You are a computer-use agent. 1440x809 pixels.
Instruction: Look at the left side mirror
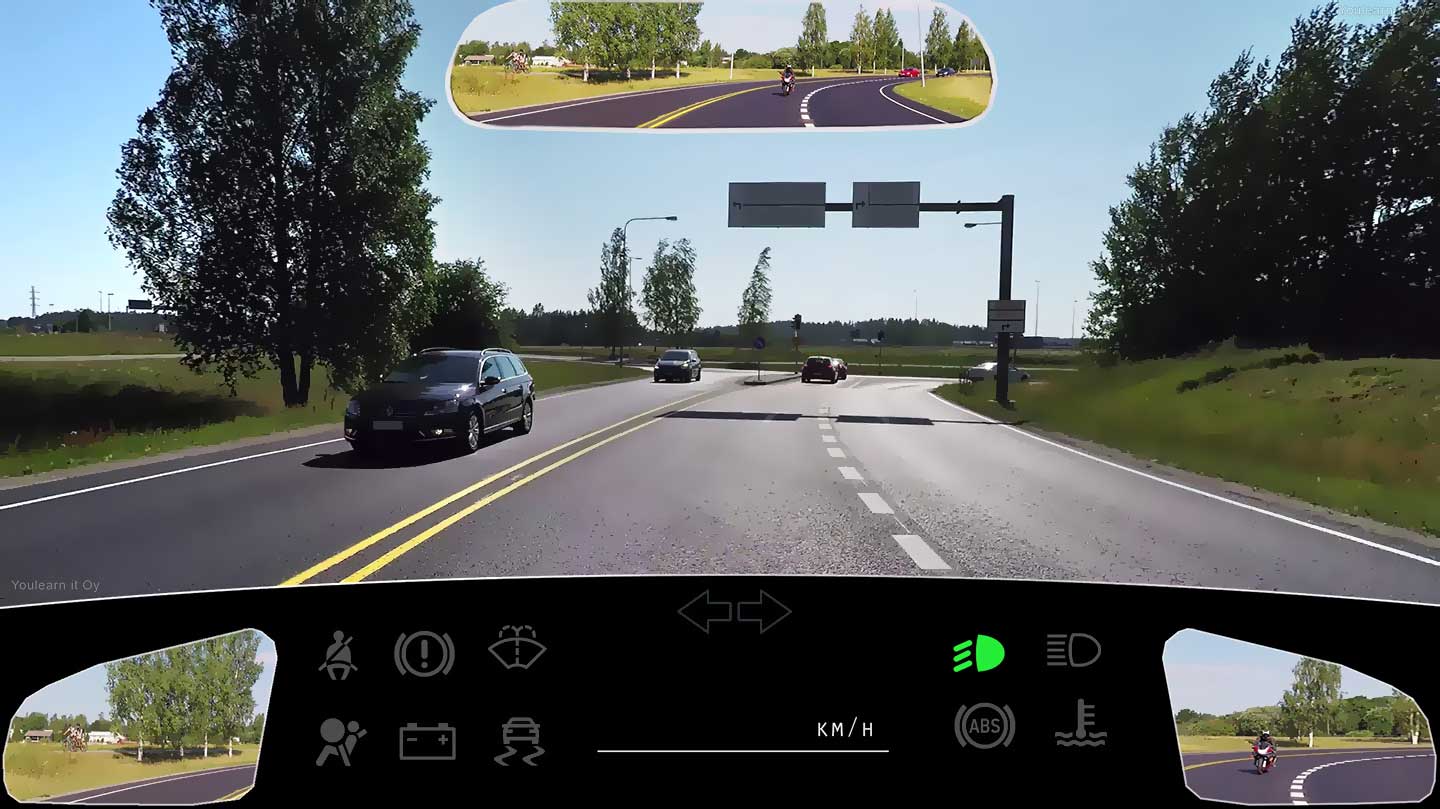pyautogui.click(x=140, y=718)
